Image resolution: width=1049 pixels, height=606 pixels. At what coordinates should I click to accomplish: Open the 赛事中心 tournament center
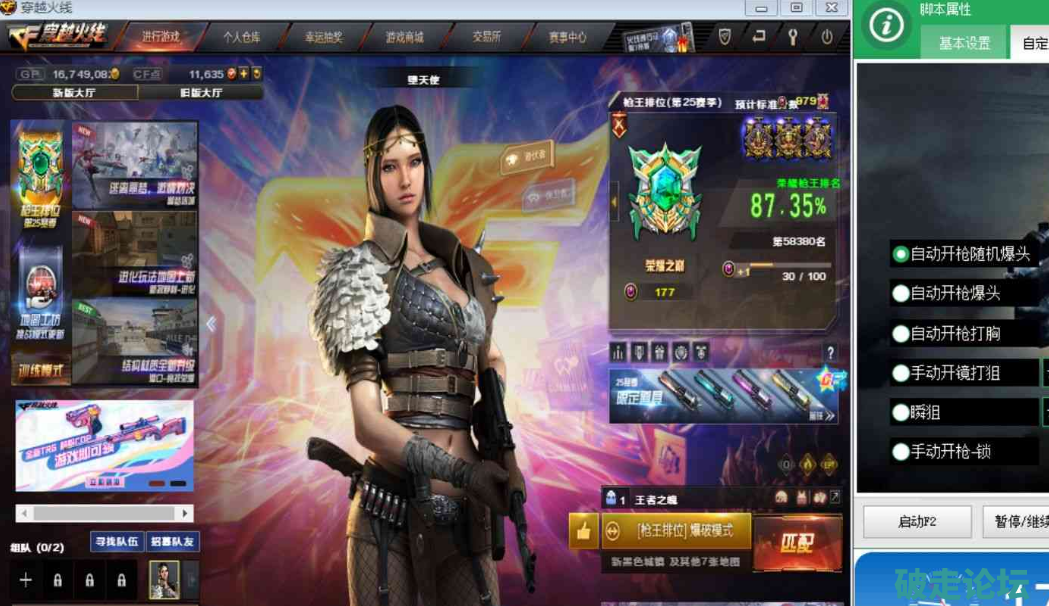pos(567,37)
